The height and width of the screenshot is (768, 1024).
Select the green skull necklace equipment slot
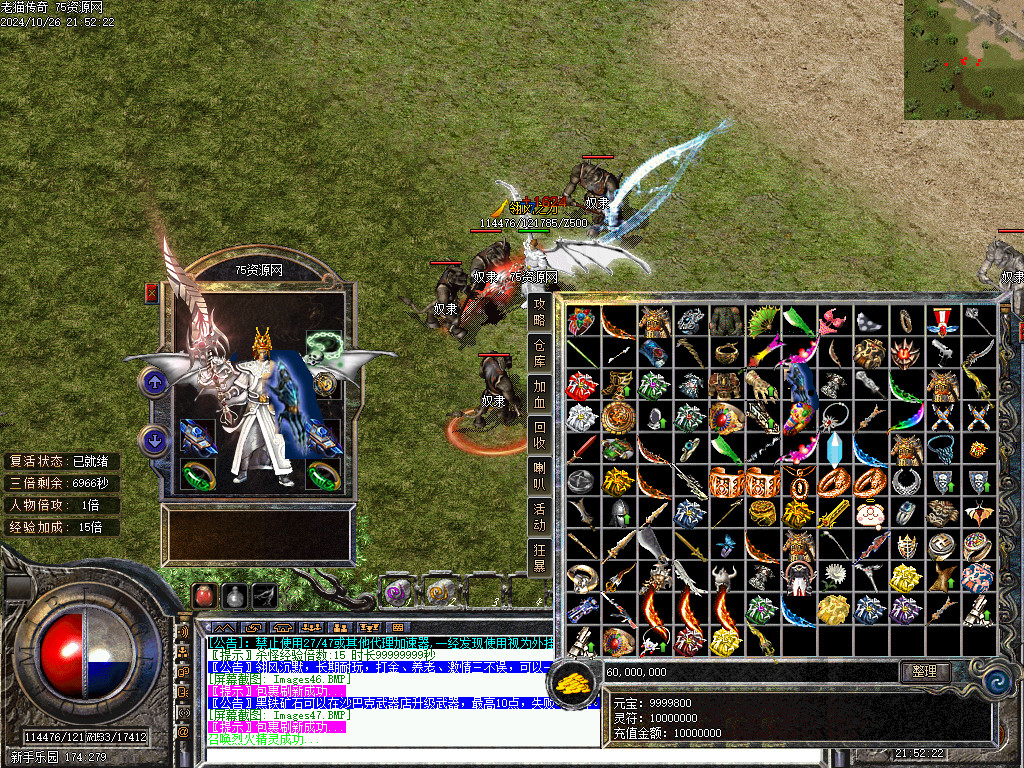tap(322, 345)
